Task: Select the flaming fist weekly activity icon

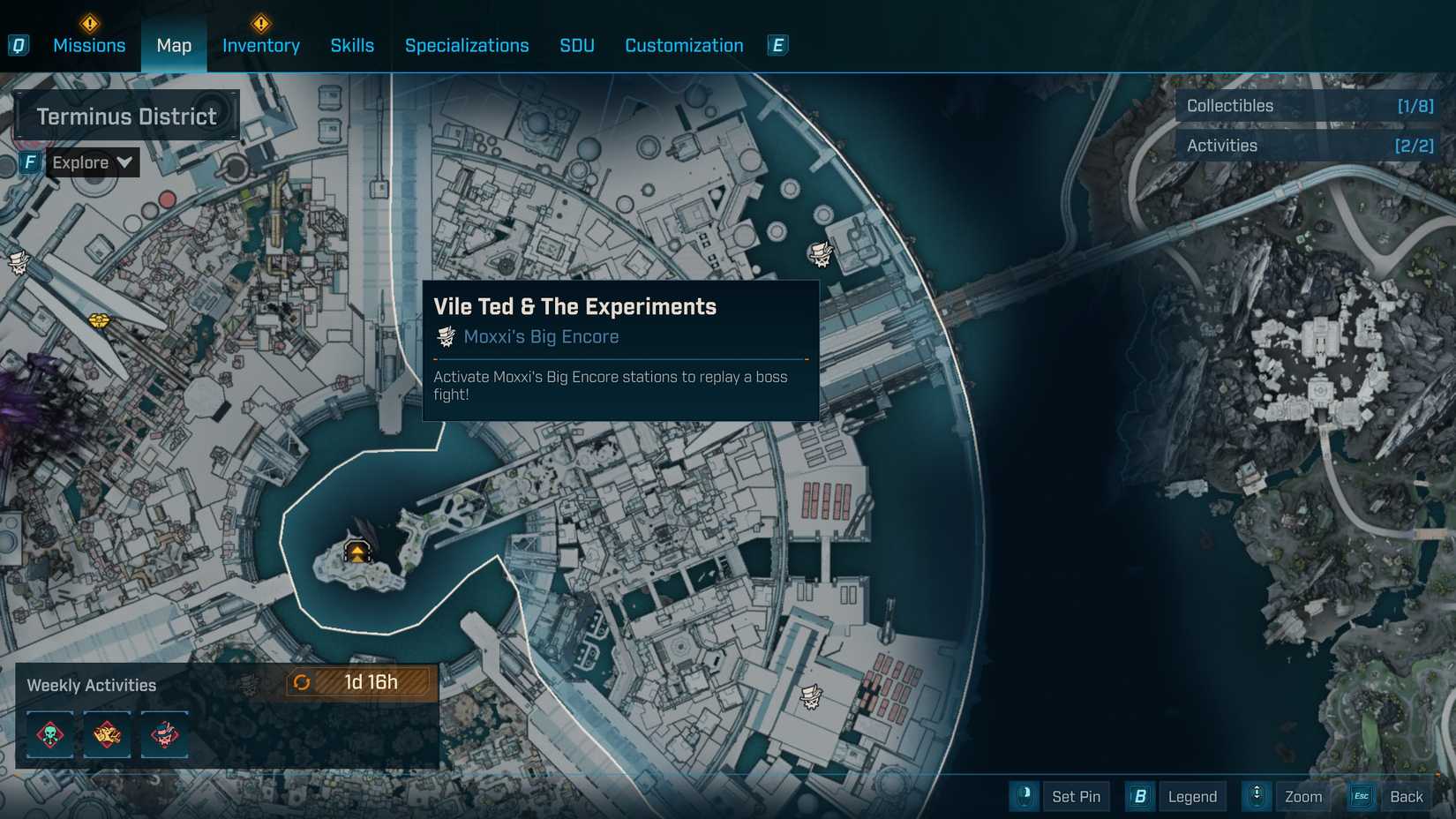Action: 107,735
